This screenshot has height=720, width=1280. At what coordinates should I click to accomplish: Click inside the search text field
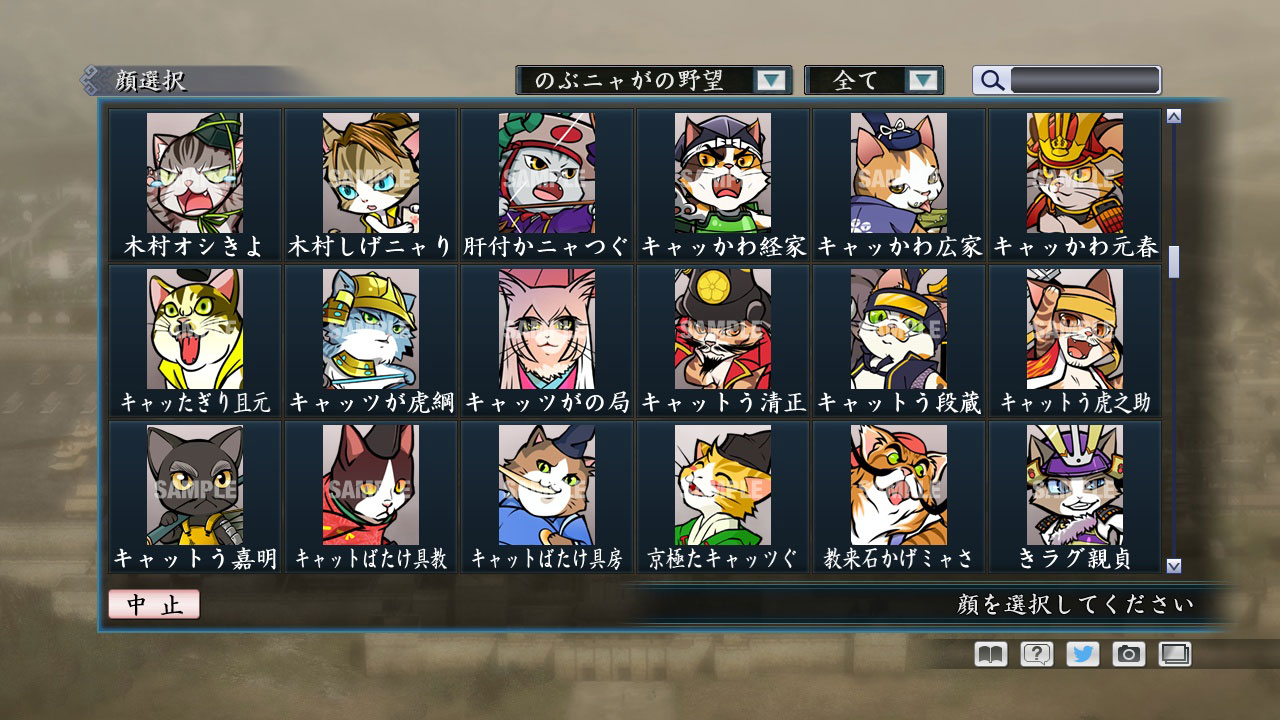[x=1085, y=79]
